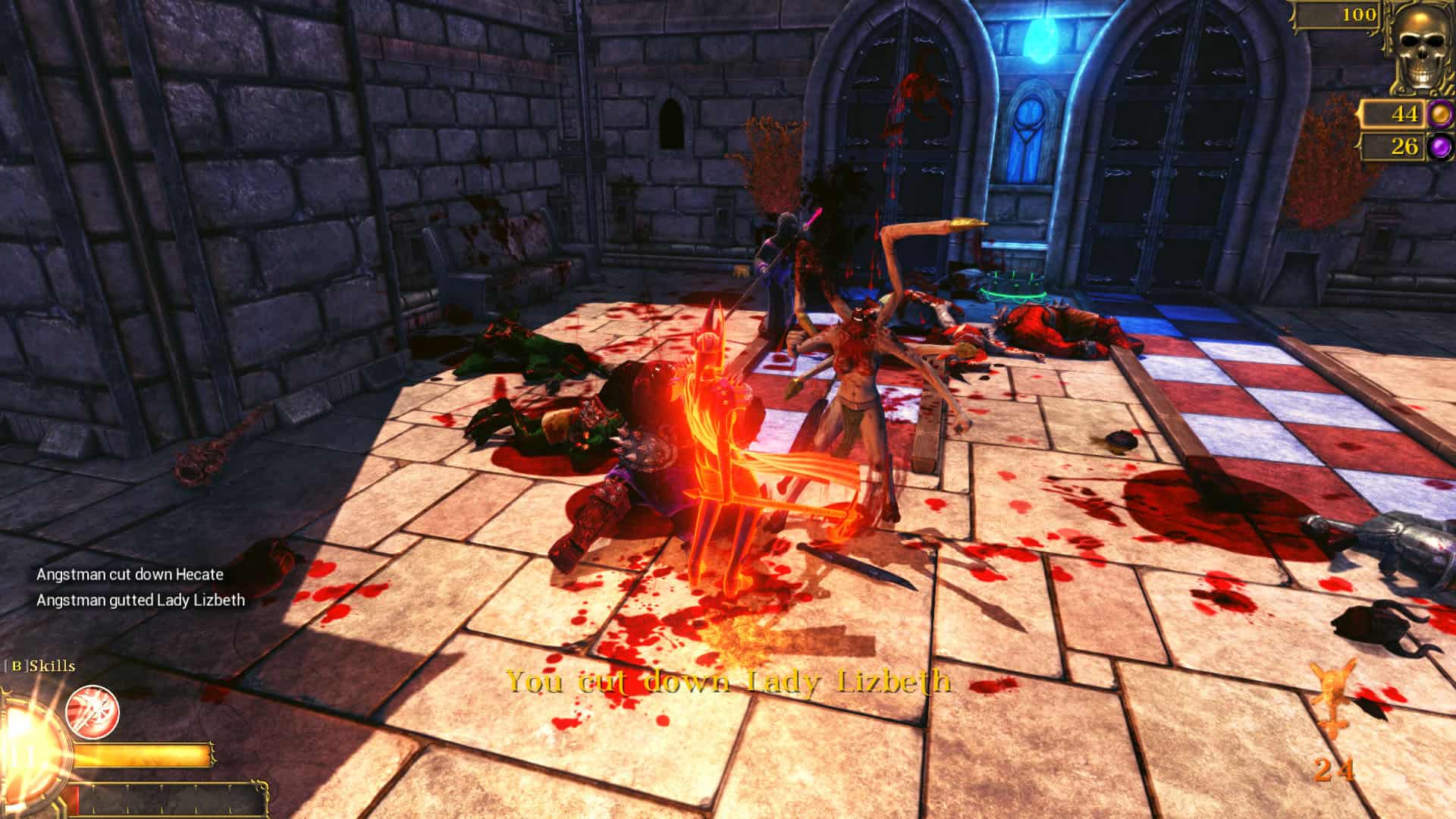Select the purple orb currency icon
Screen dimensions: 1456x819
pos(1439,146)
